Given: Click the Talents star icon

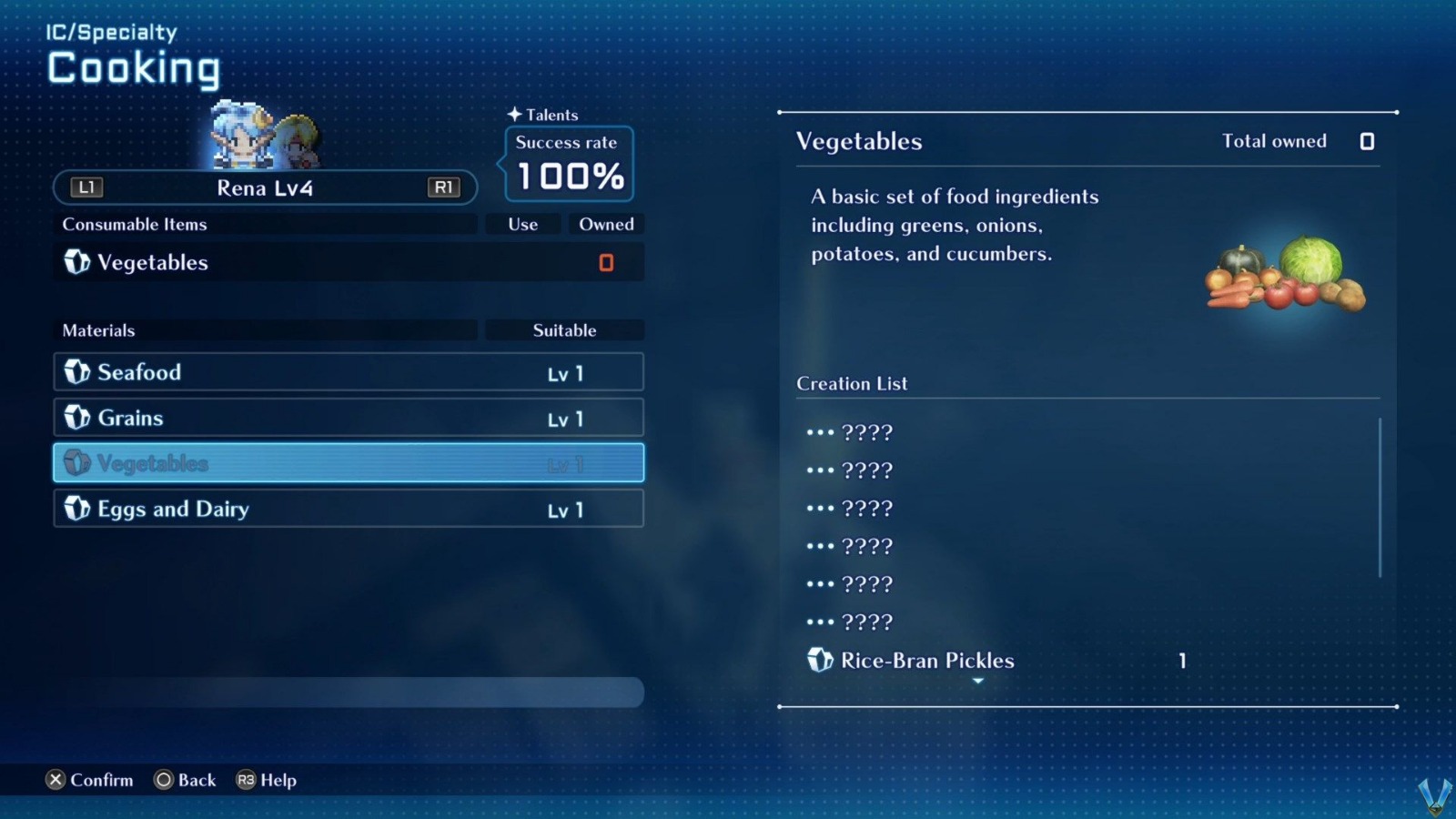Looking at the screenshot, I should click(515, 115).
